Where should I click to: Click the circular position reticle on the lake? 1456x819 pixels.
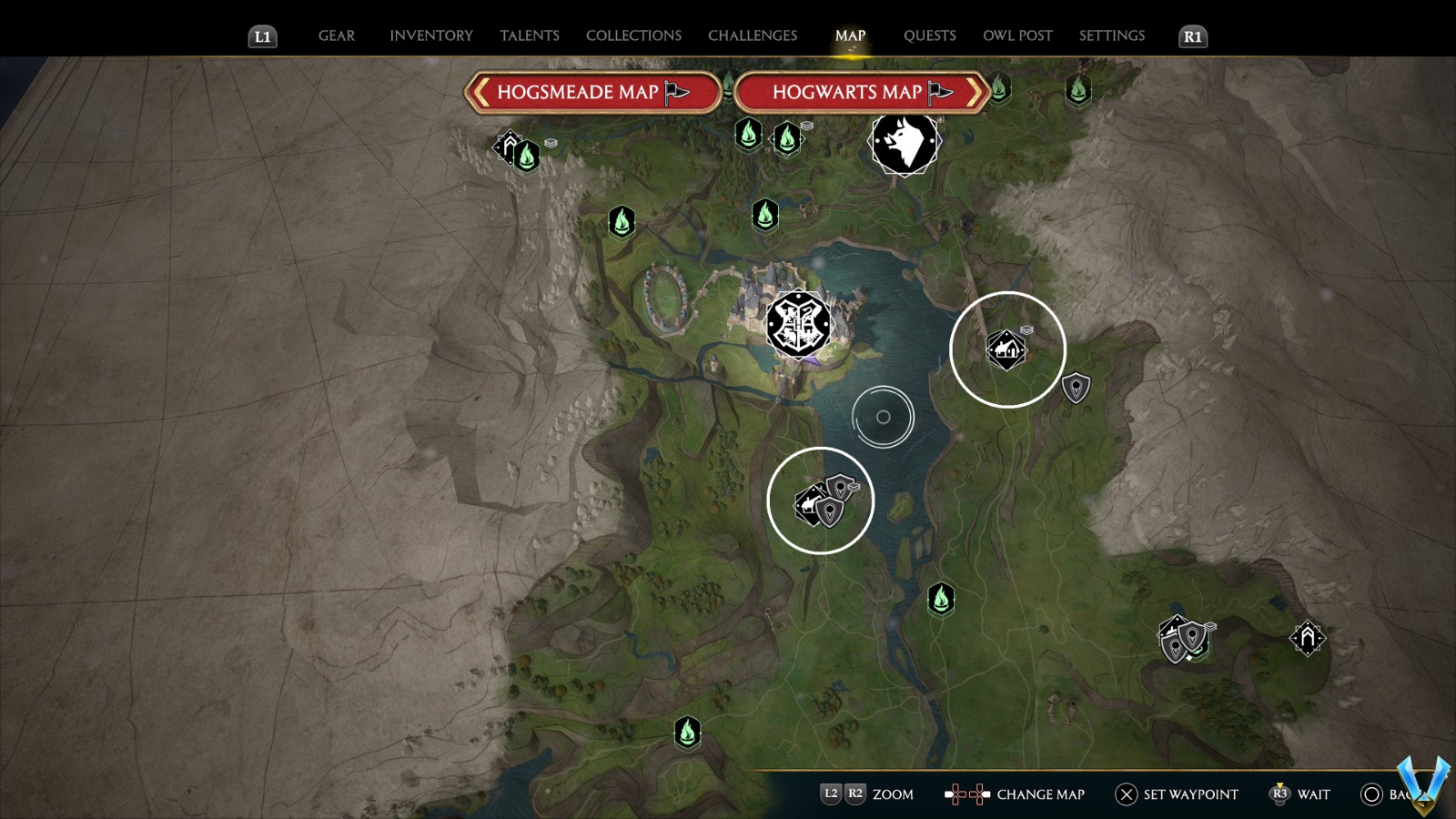882,417
